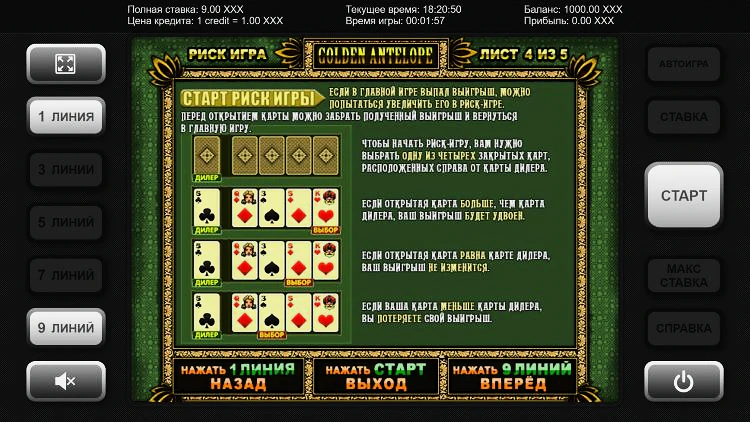The height and width of the screenshot is (422, 750).
Task: Toggle fullscreen with the expand icon button
Action: pos(66,64)
